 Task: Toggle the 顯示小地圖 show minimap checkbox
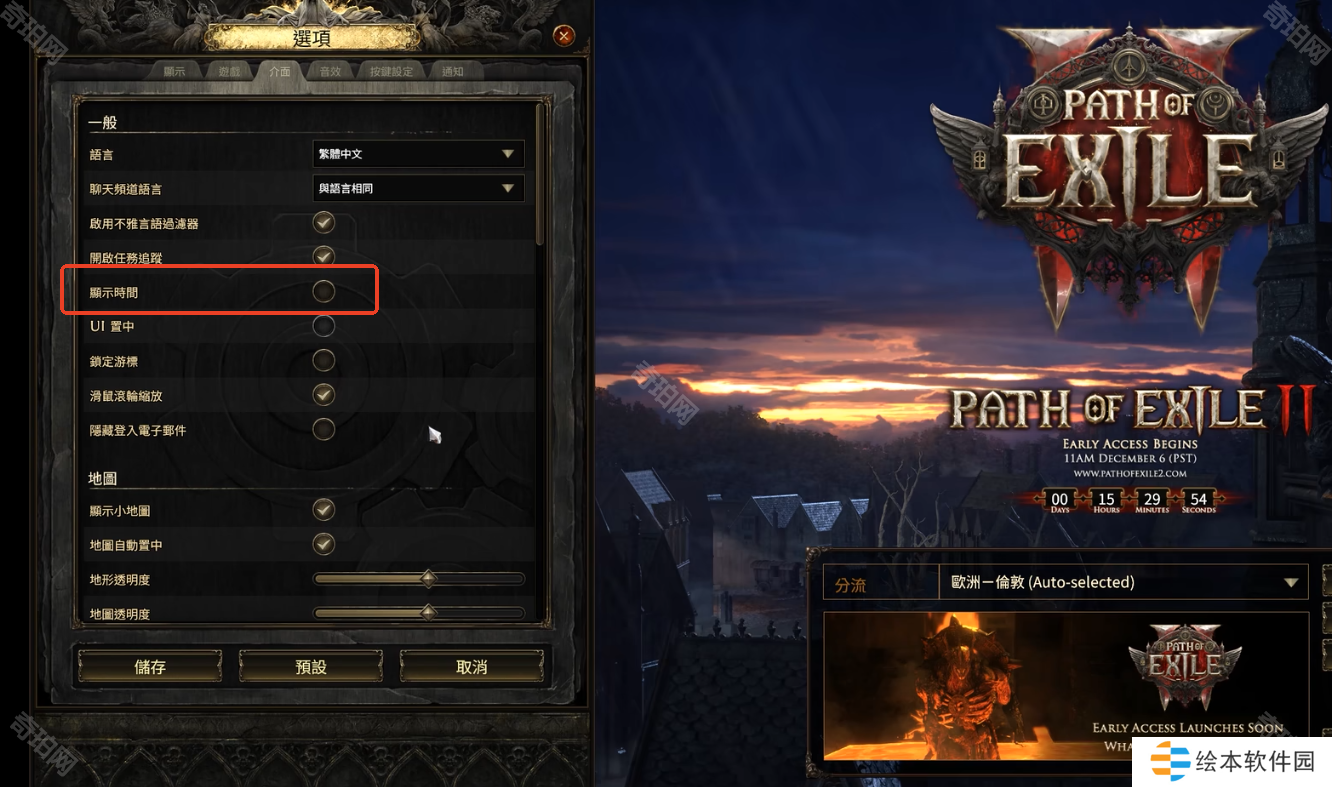pos(323,510)
